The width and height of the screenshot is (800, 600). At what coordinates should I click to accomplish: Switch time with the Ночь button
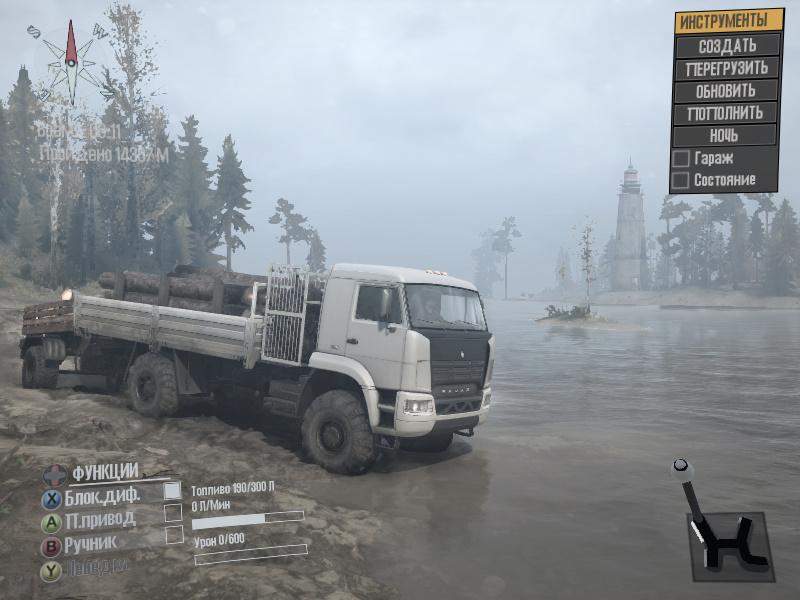coord(727,135)
